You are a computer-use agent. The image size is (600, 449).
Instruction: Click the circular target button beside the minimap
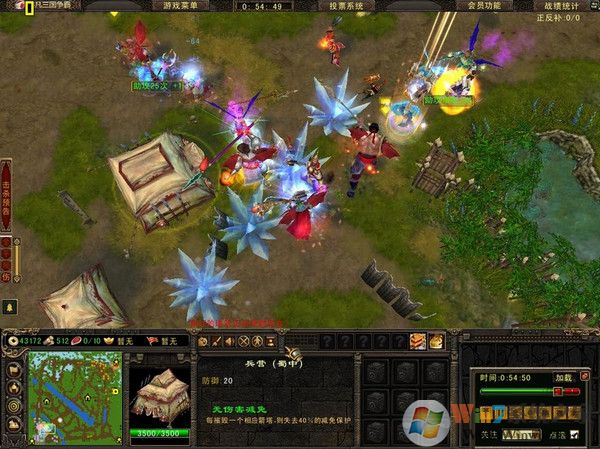pyautogui.click(x=14, y=406)
